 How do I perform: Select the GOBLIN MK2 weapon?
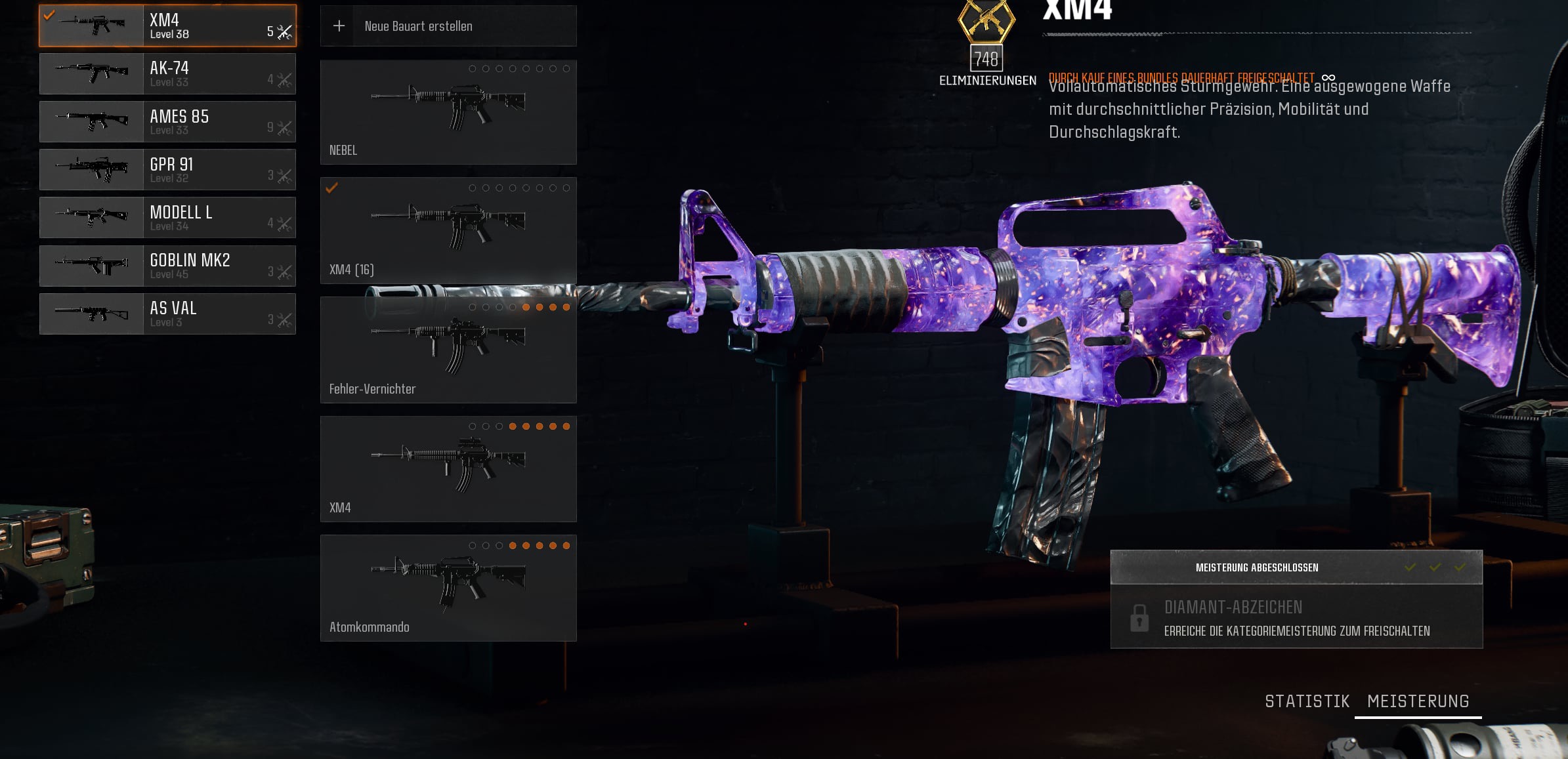167,266
